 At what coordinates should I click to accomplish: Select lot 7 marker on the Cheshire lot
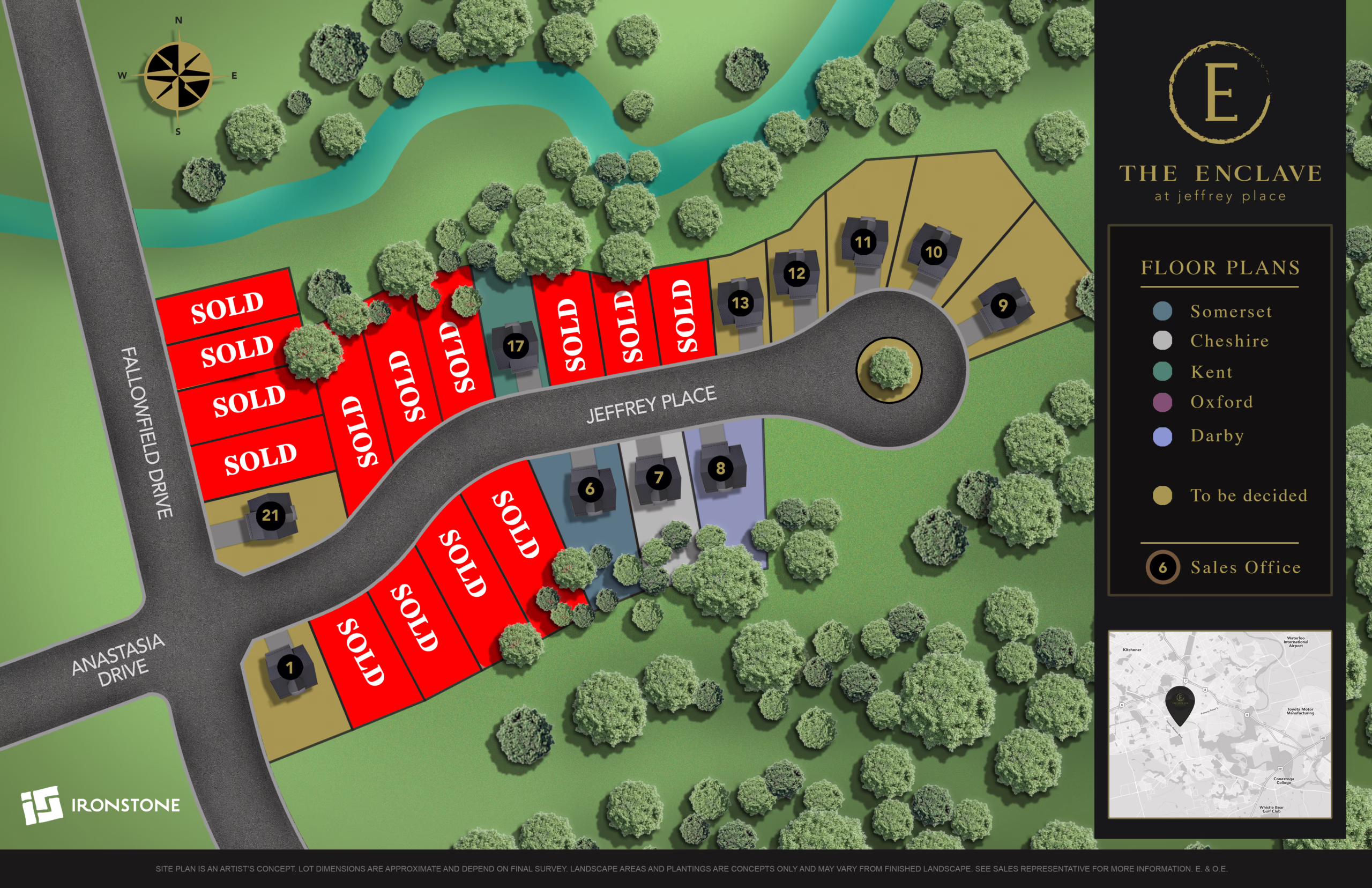(658, 477)
